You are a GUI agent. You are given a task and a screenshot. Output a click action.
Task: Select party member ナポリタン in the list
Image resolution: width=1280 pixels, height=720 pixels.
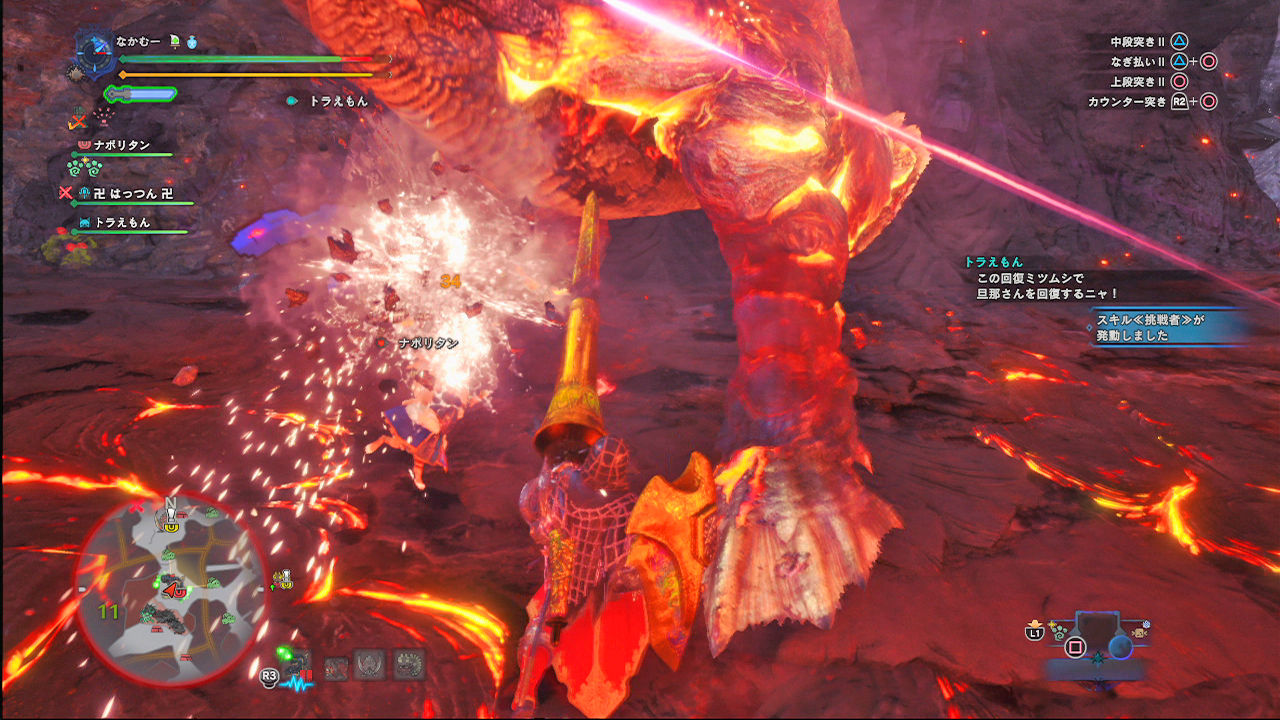coord(122,145)
